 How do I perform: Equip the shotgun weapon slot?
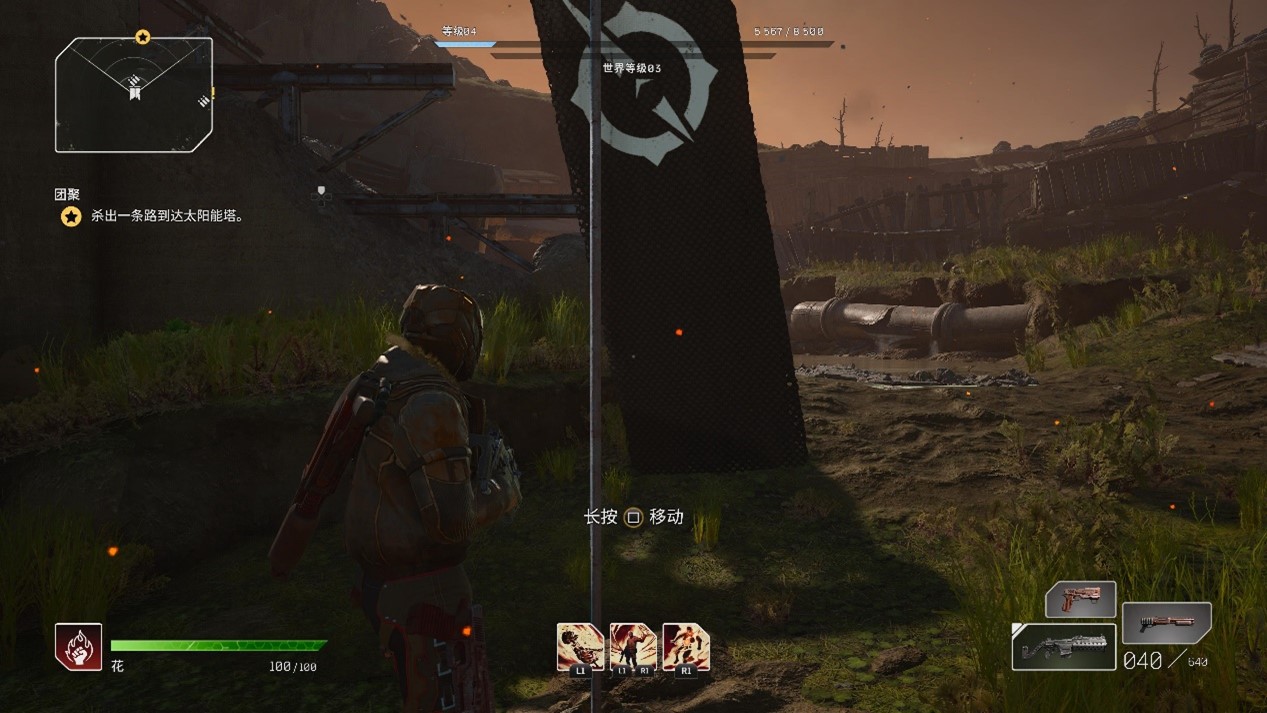point(1166,622)
